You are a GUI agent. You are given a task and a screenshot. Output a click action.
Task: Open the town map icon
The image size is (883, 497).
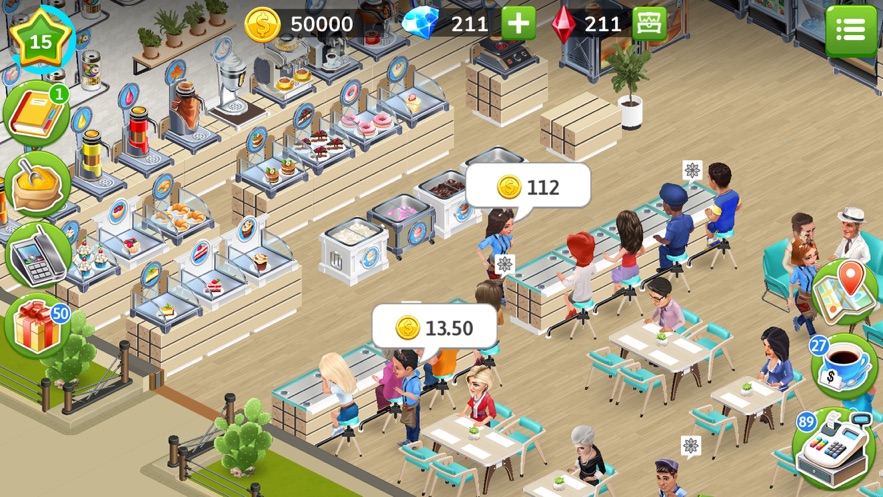tap(846, 291)
